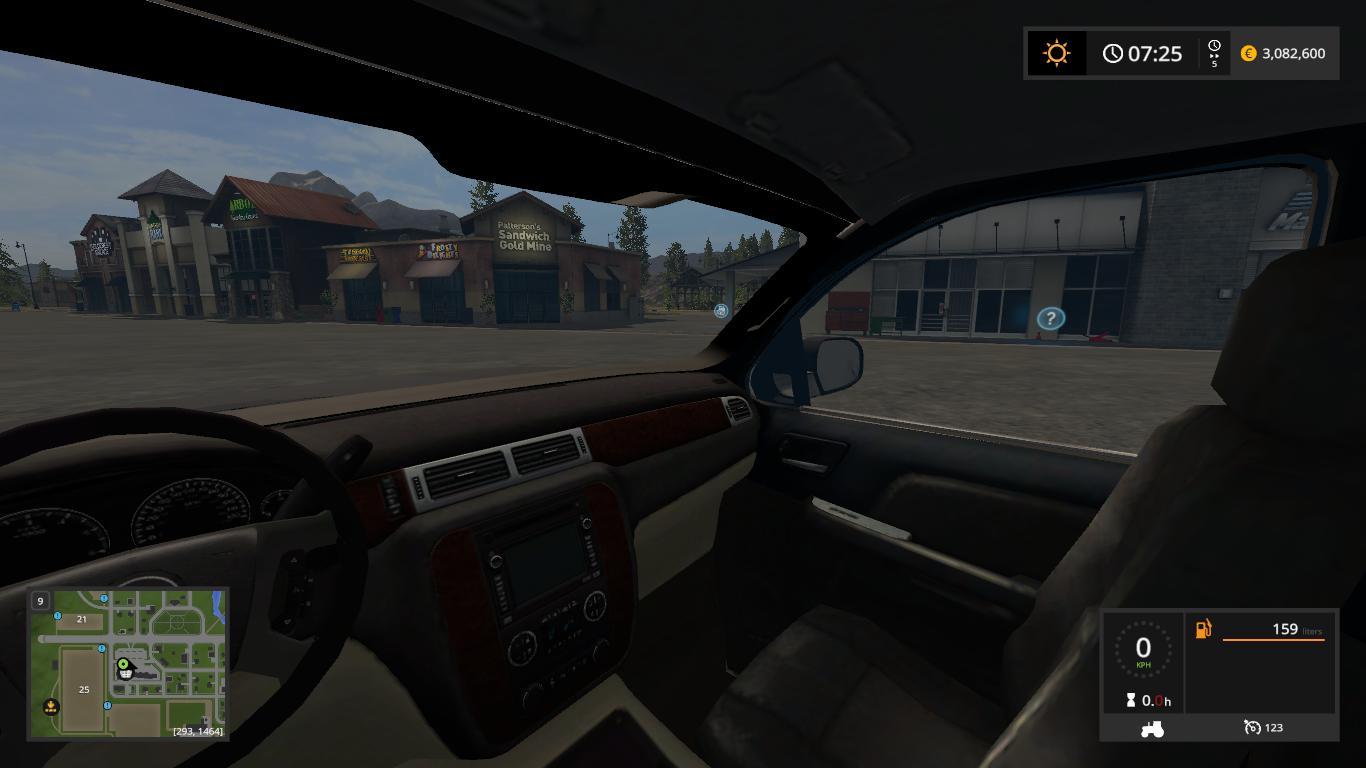This screenshot has width=1366, height=768.
Task: Click the orange fuel pump icon
Action: click(1203, 629)
